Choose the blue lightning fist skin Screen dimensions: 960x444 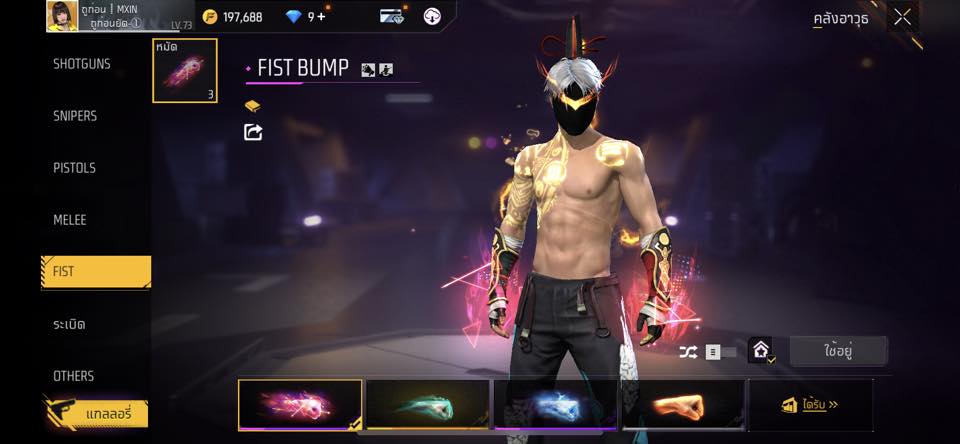click(556, 405)
